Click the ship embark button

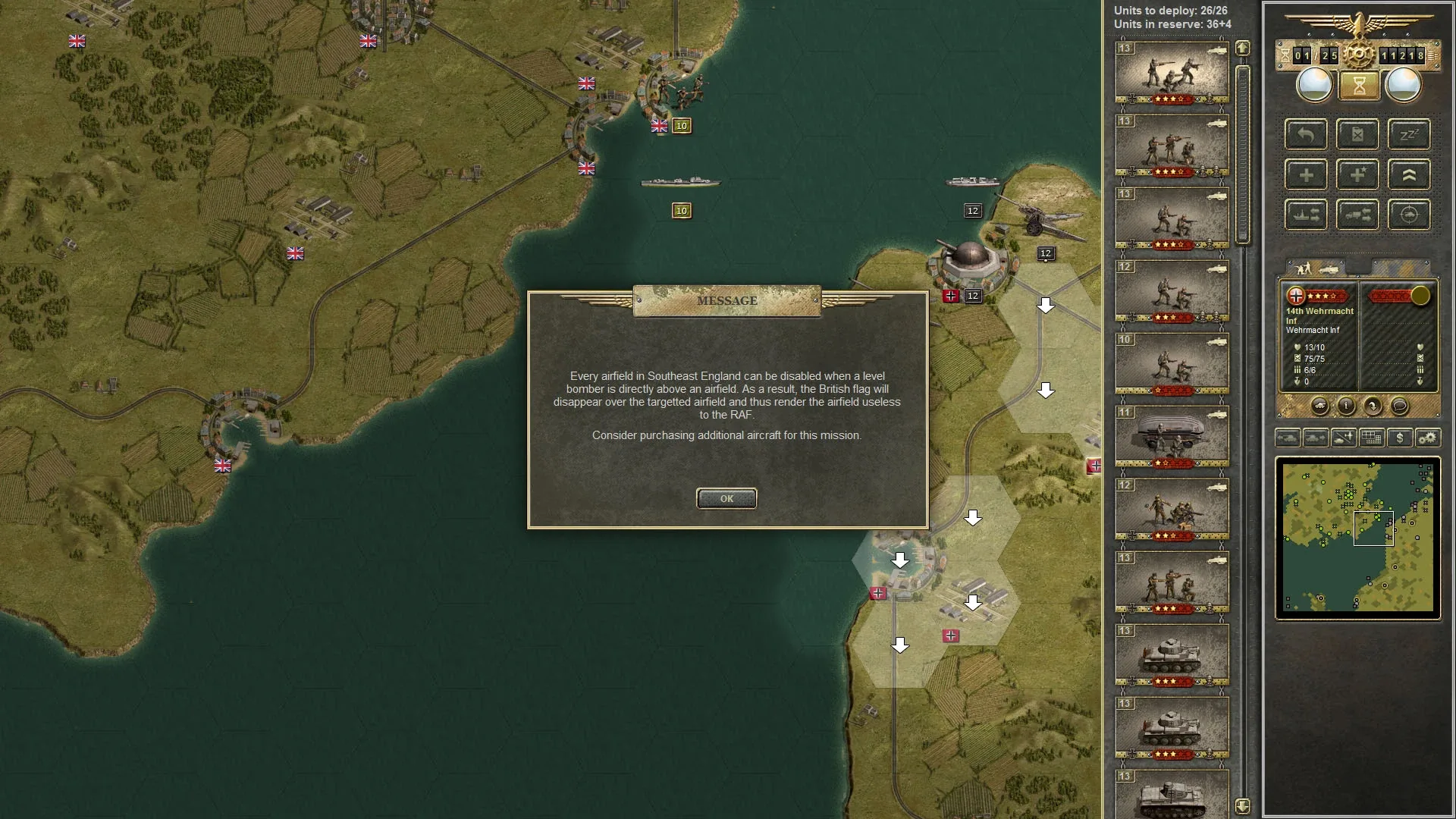click(1305, 215)
